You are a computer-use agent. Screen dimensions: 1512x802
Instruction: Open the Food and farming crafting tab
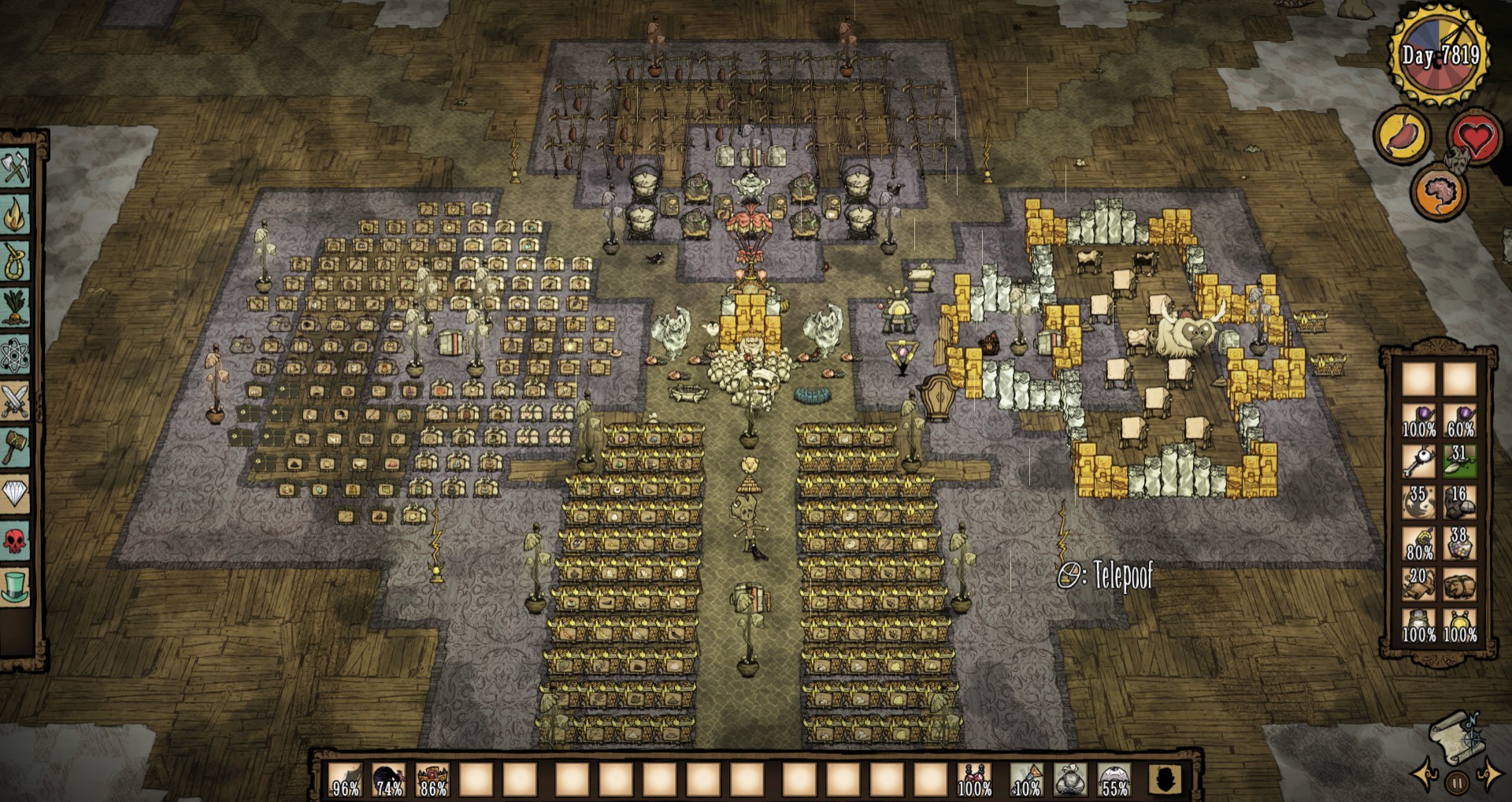[x=16, y=308]
